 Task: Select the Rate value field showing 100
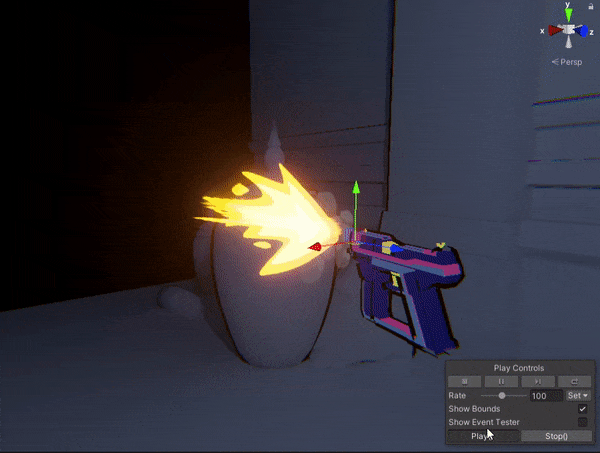coord(544,396)
